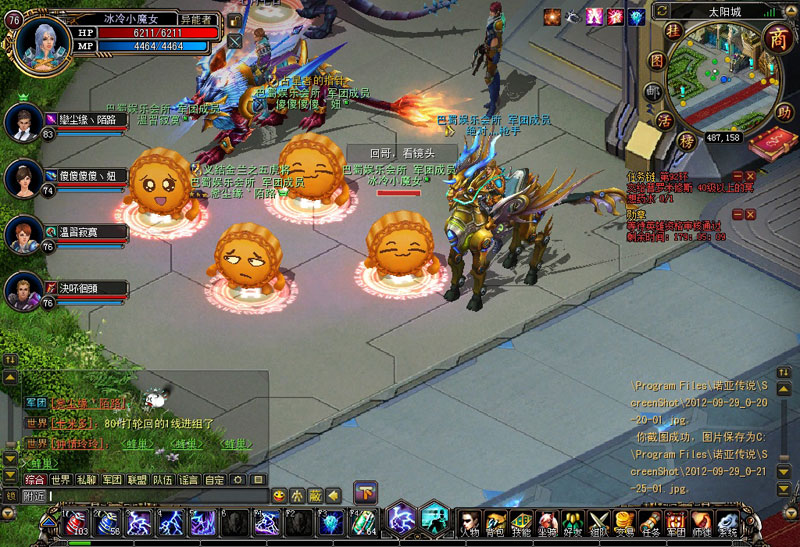800x547 pixels.
Task: Select the 私聊 private chat tab
Action: (86, 480)
